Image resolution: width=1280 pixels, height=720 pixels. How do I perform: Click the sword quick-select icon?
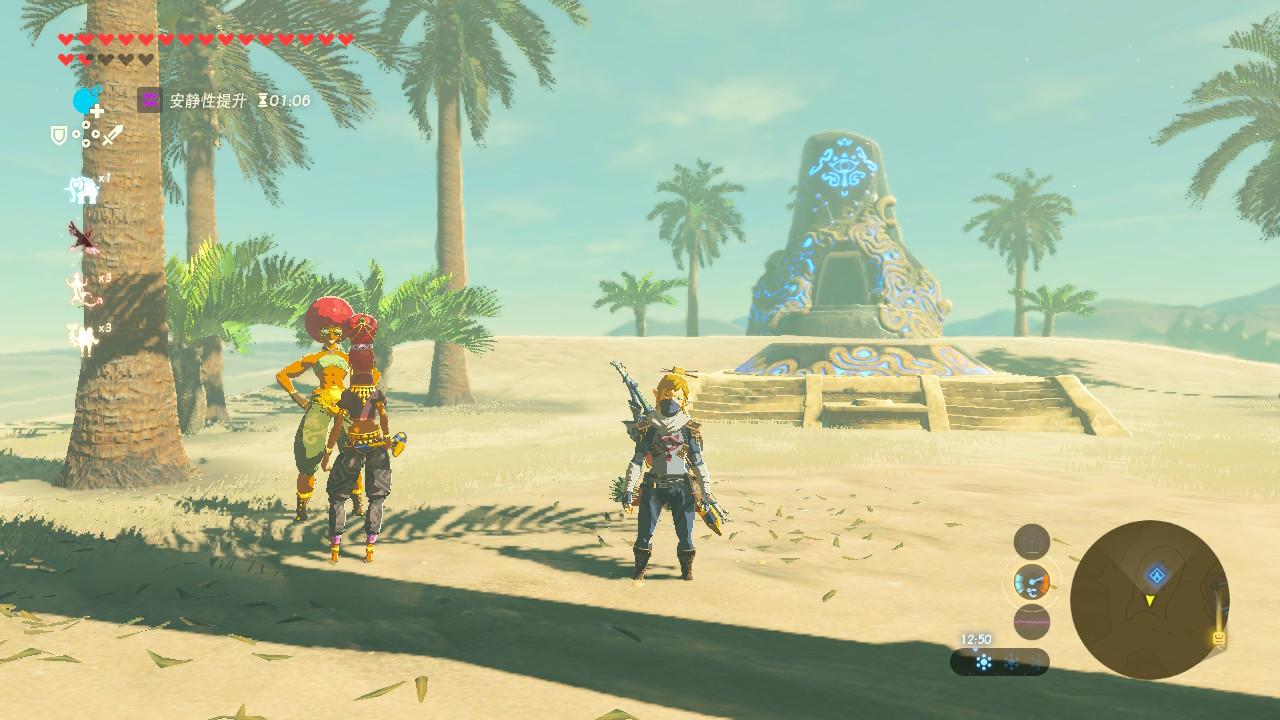[x=111, y=134]
